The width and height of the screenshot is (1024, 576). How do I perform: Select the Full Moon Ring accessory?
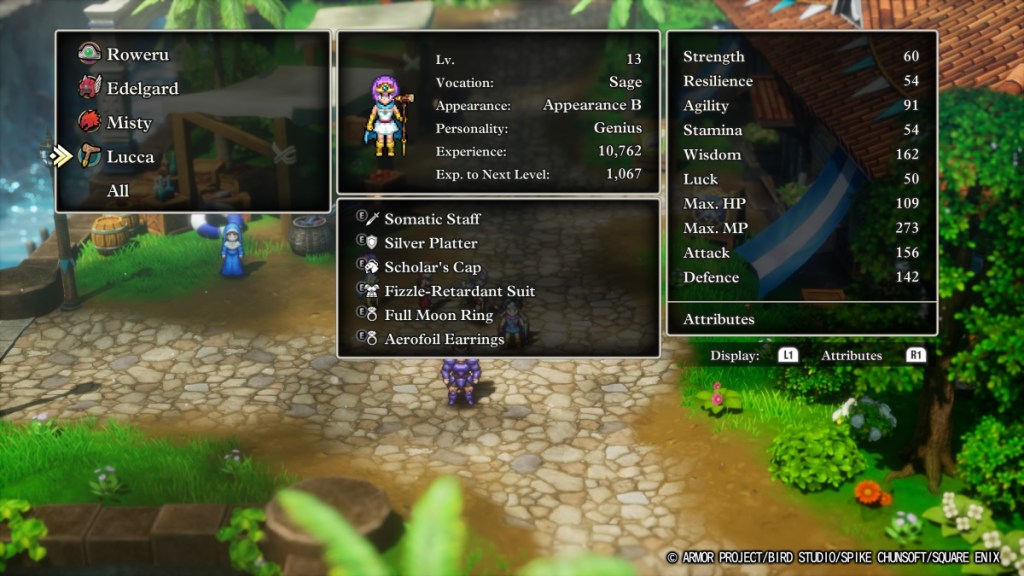[438, 315]
